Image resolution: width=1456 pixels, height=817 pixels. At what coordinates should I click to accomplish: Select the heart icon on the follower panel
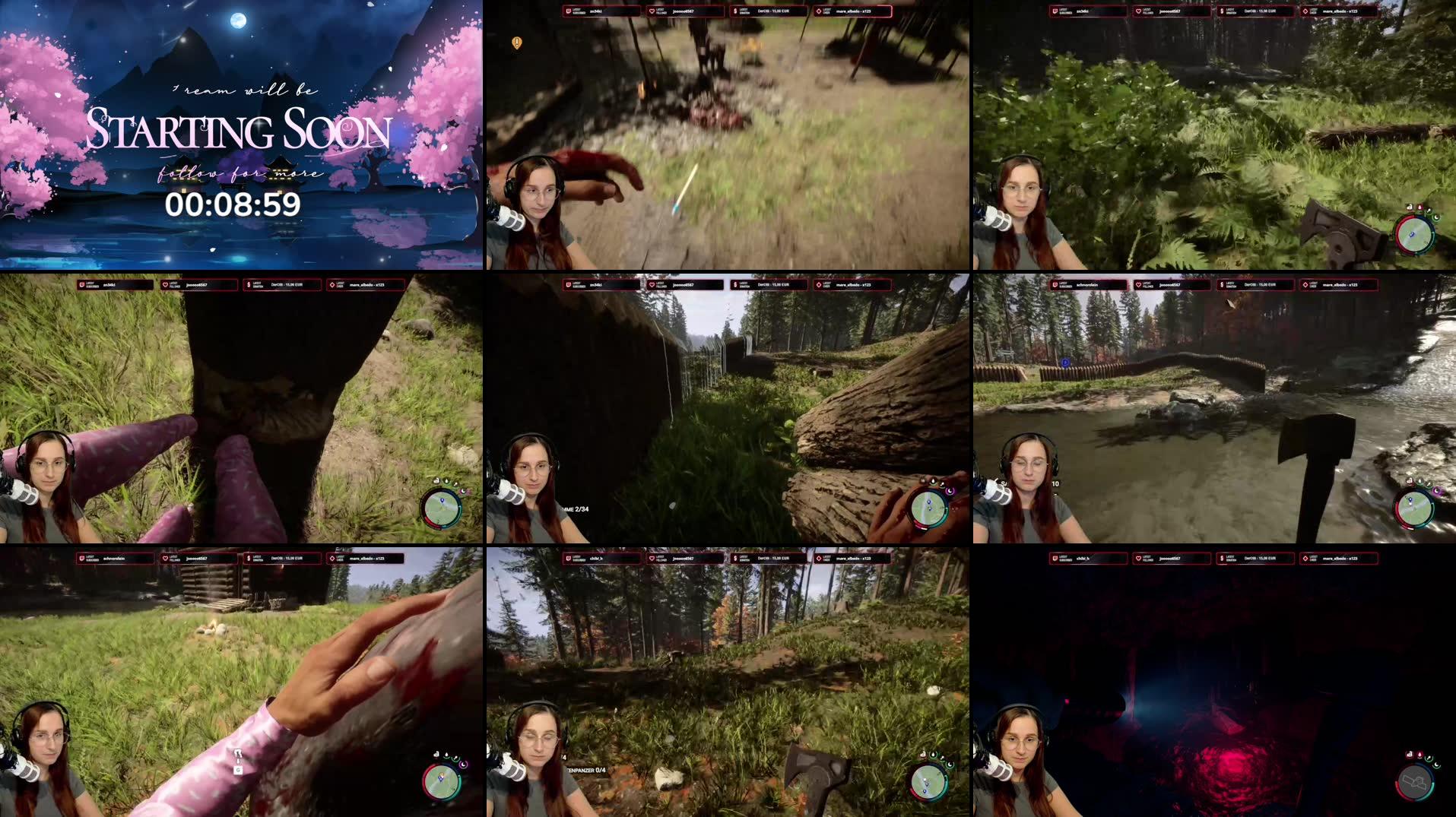click(x=652, y=11)
